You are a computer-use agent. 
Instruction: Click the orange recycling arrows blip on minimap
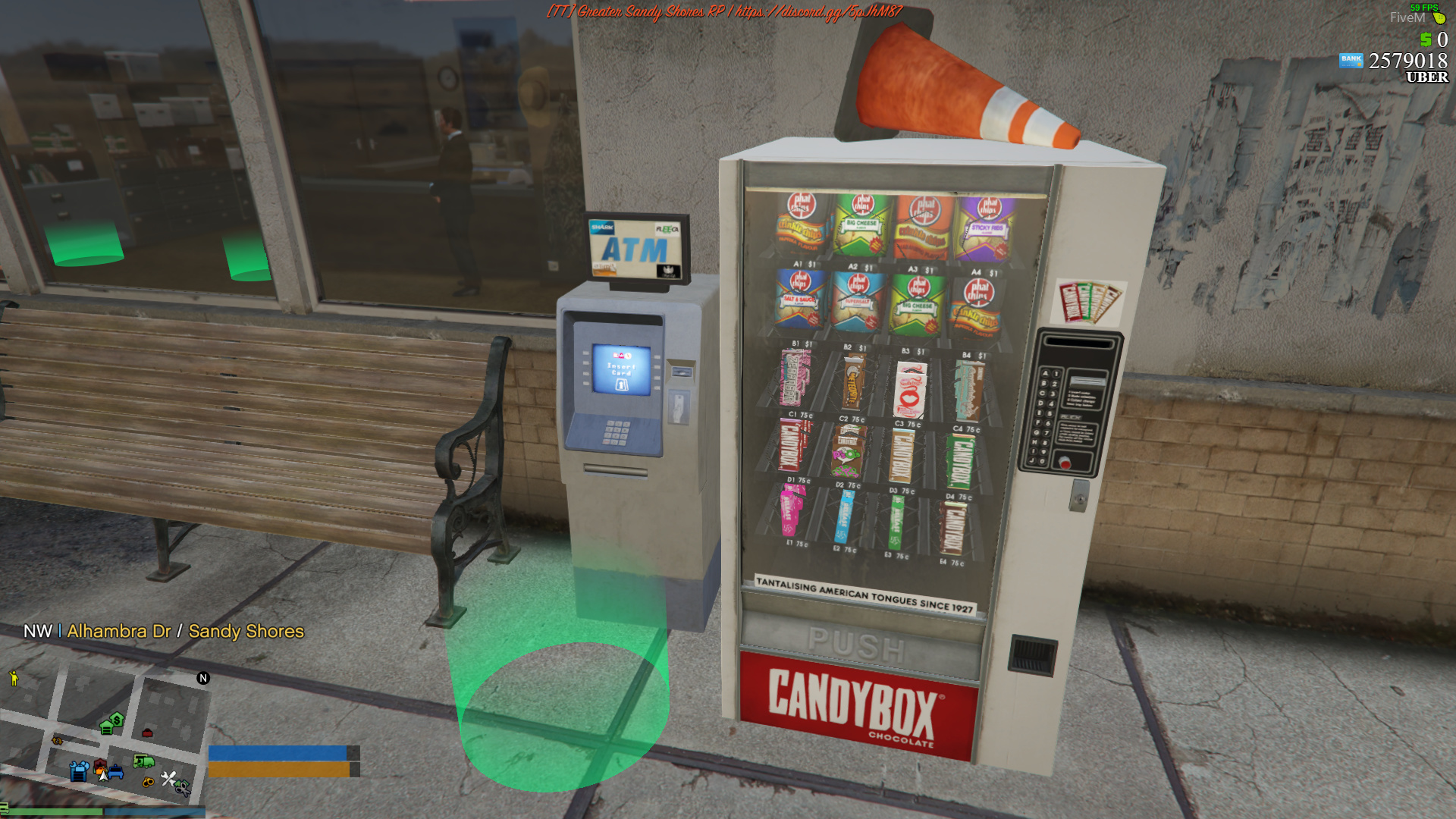pos(57,740)
